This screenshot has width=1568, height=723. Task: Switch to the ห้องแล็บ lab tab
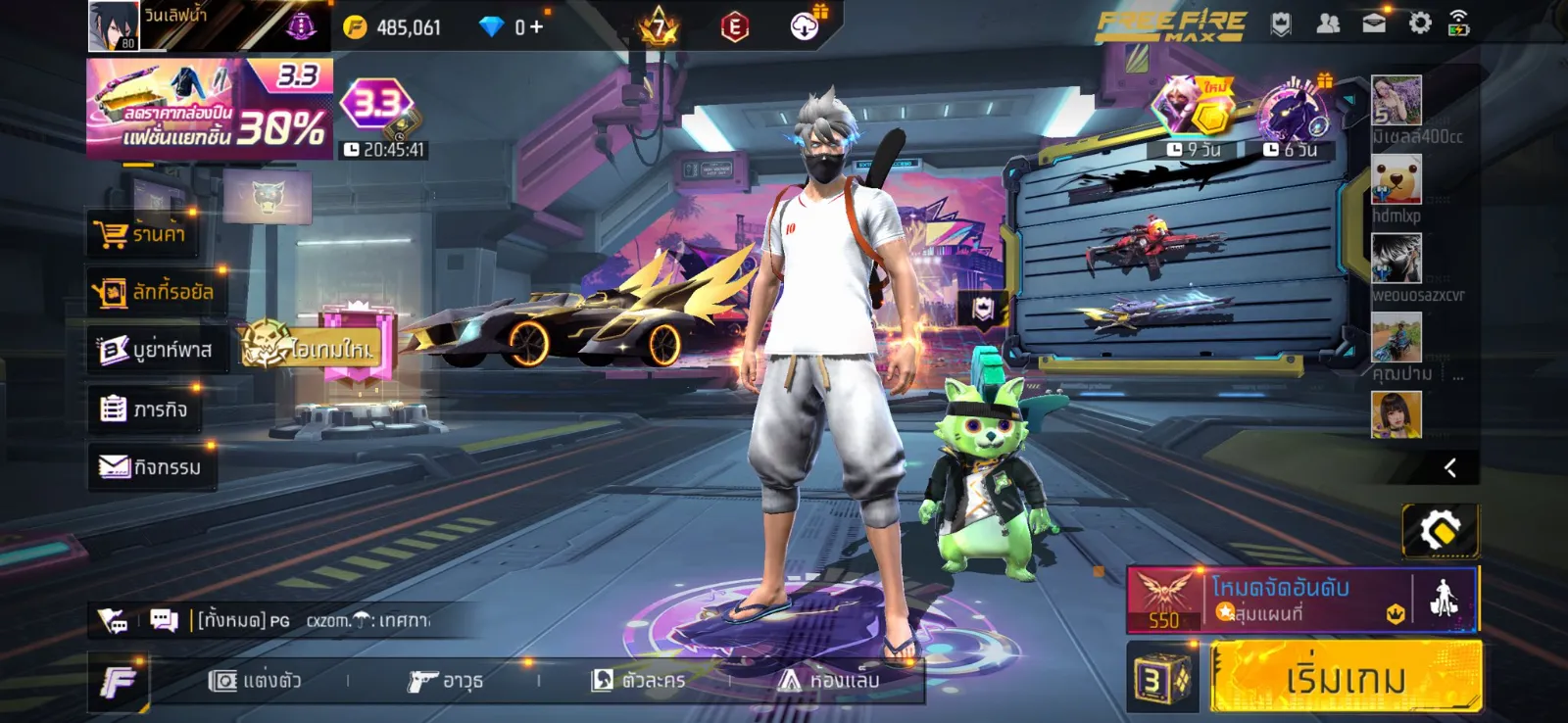click(x=829, y=680)
